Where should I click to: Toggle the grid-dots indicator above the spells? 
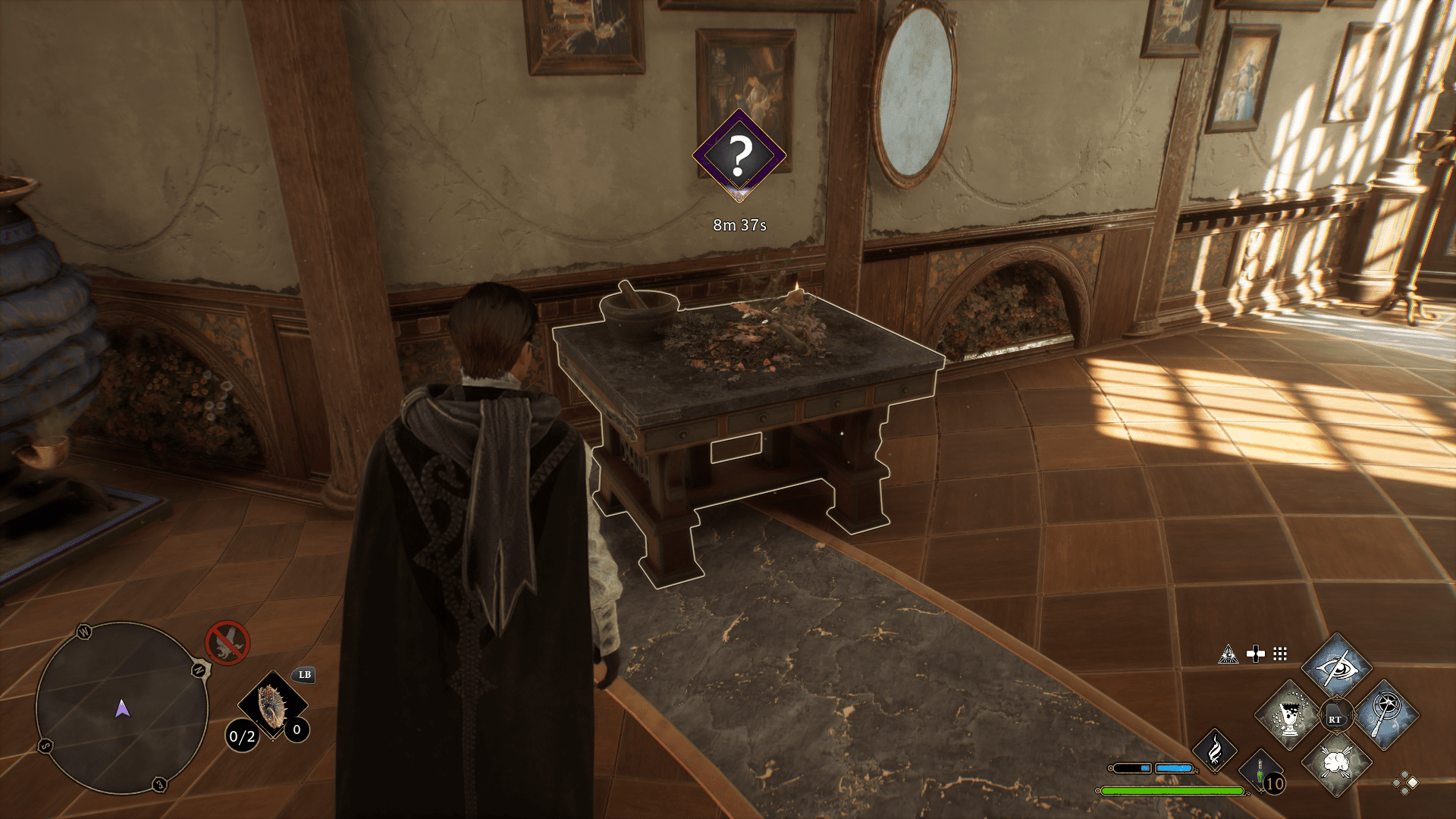click(x=1279, y=654)
